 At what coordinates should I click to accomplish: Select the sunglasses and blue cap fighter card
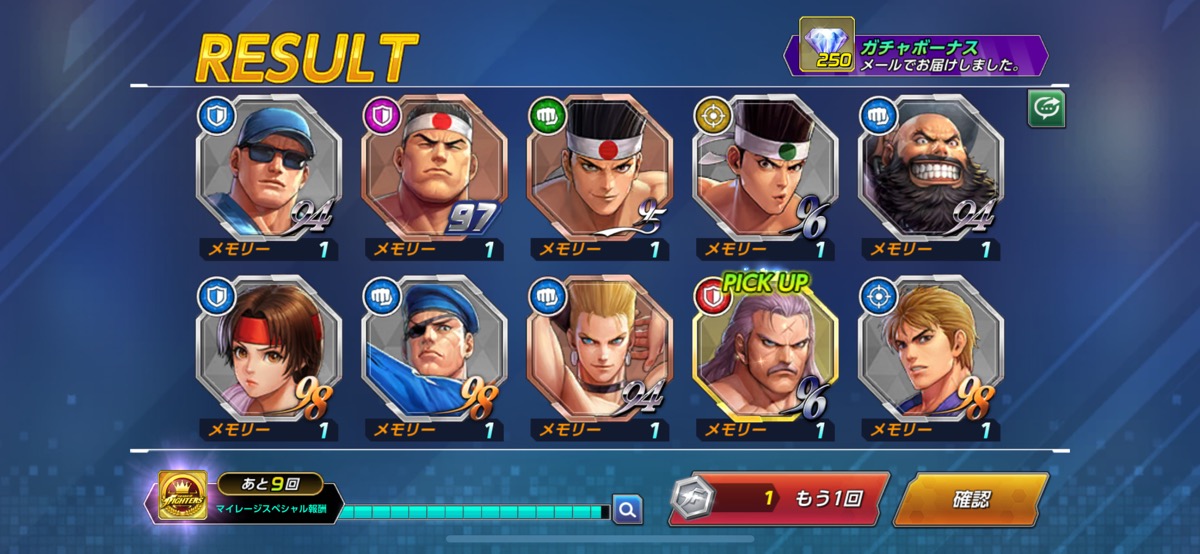pyautogui.click(x=269, y=168)
